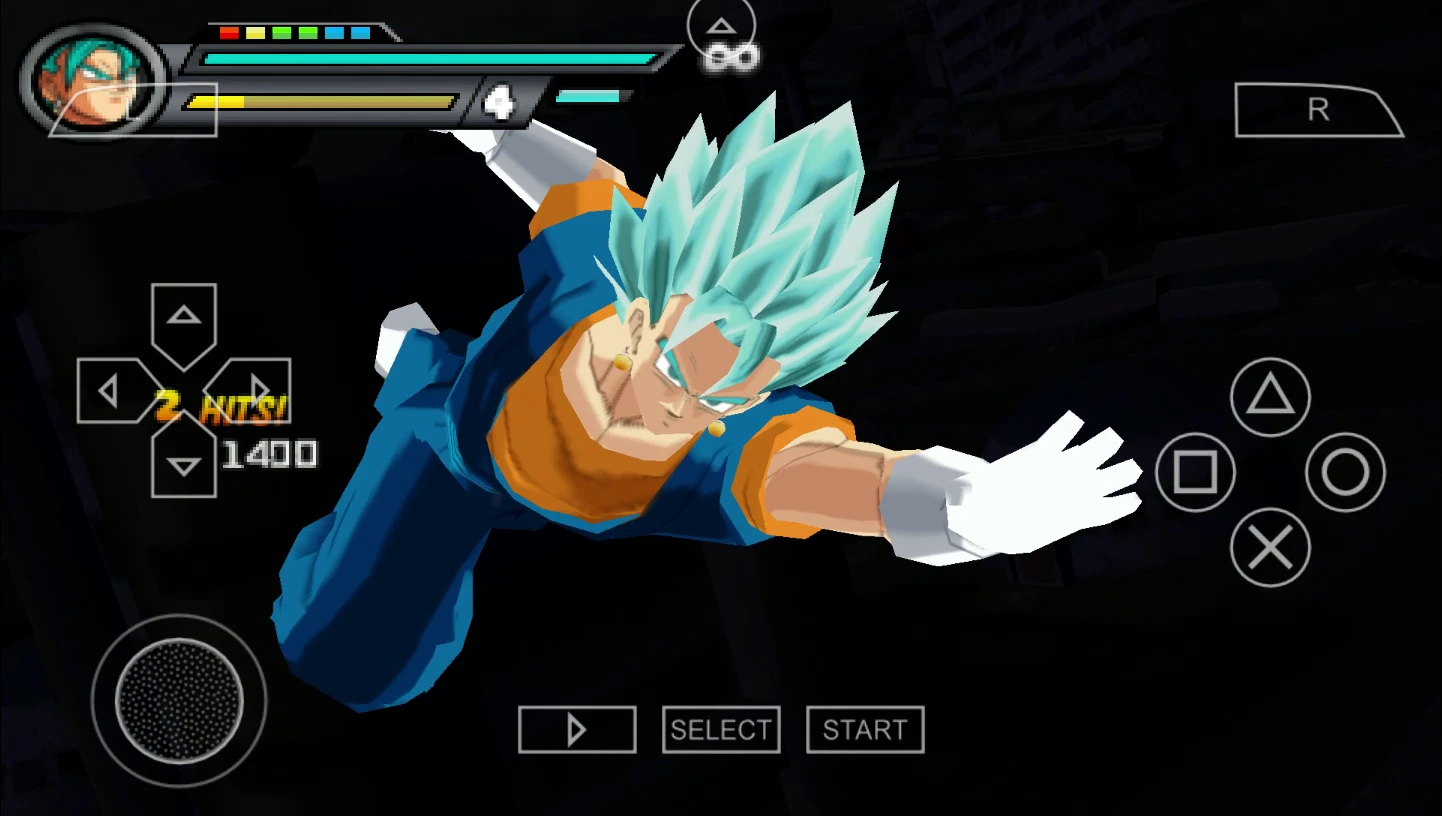Tap the analog stick control
1442x816 pixels.
coord(178,700)
